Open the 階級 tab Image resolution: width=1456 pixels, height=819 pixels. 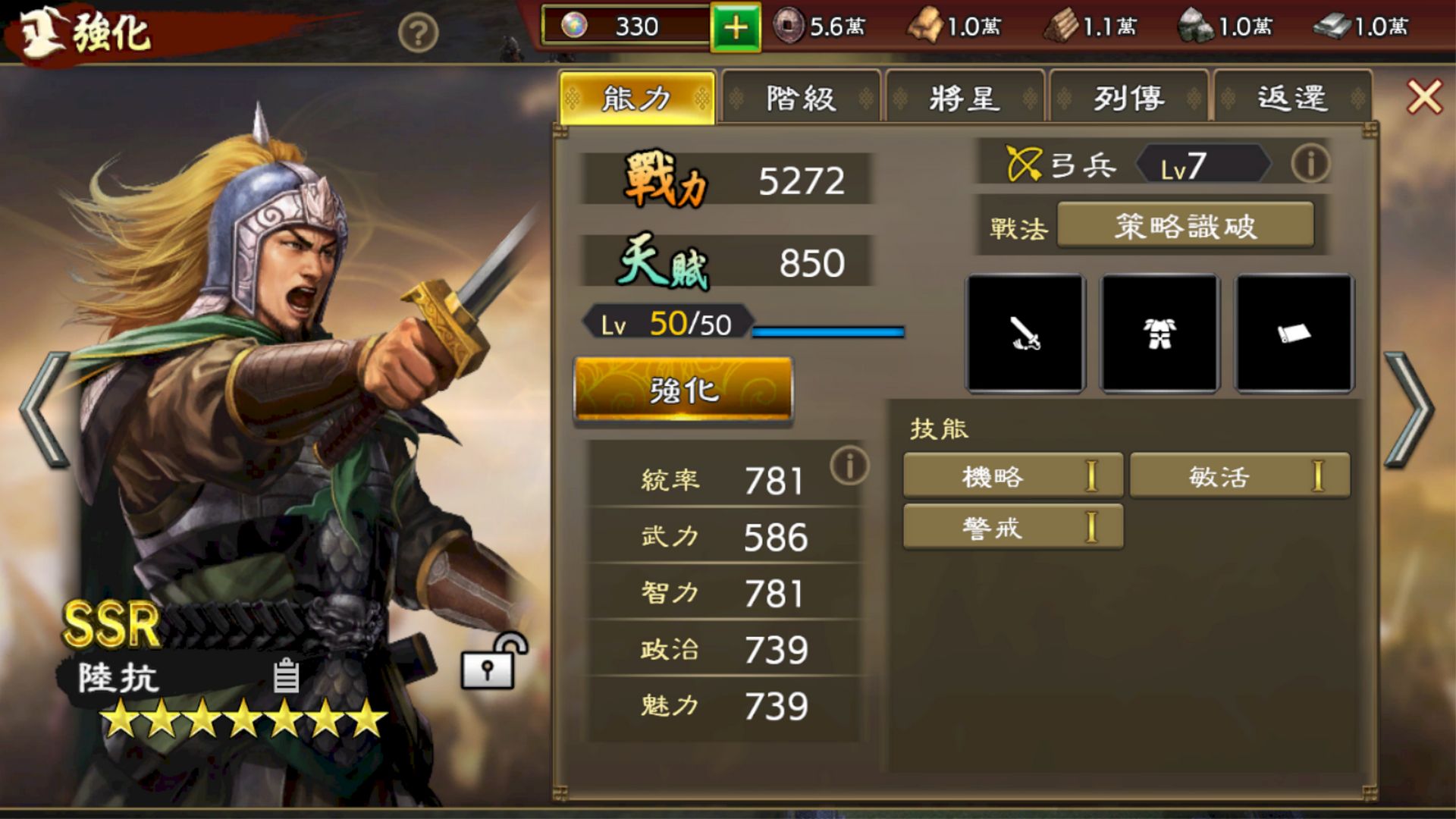pos(801,99)
